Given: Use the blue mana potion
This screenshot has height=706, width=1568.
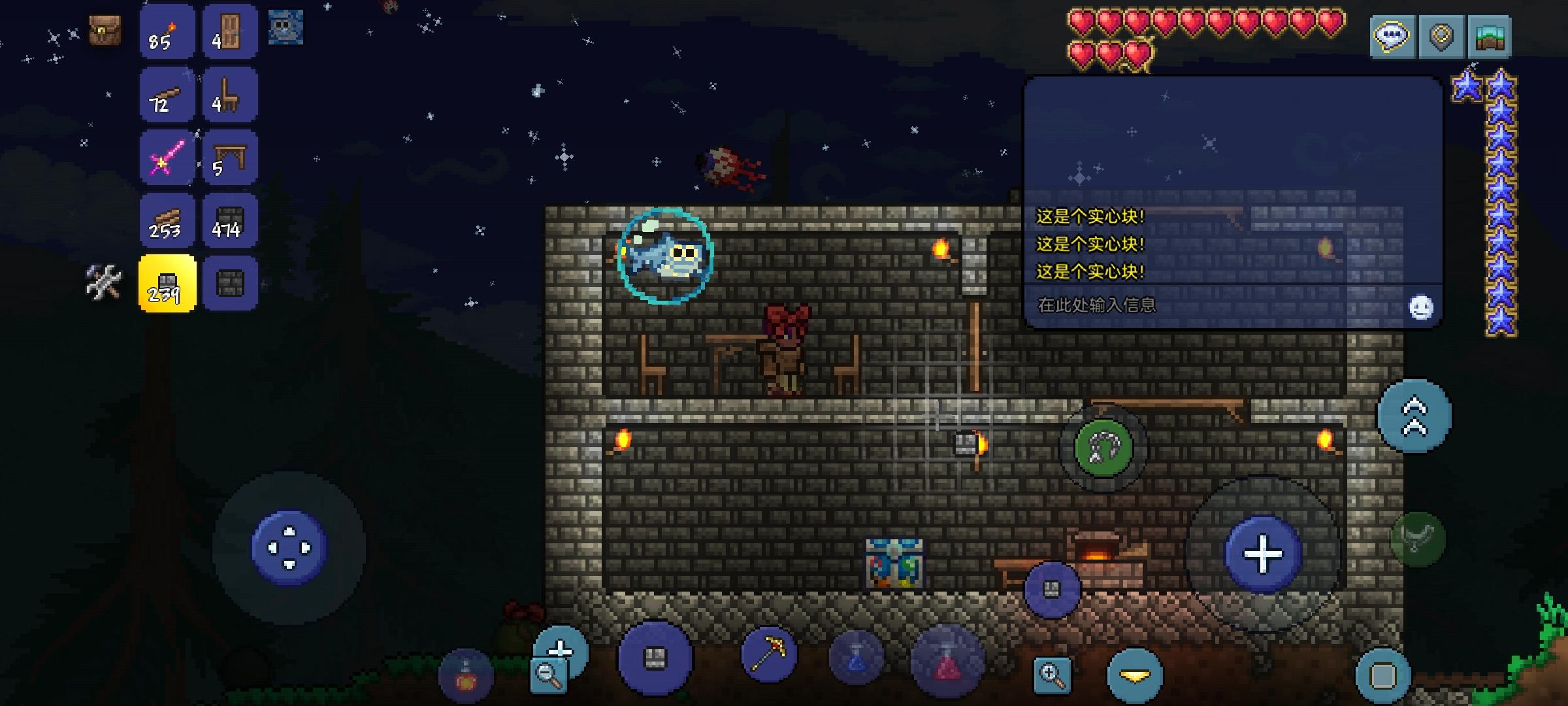Looking at the screenshot, I should coord(856,659).
